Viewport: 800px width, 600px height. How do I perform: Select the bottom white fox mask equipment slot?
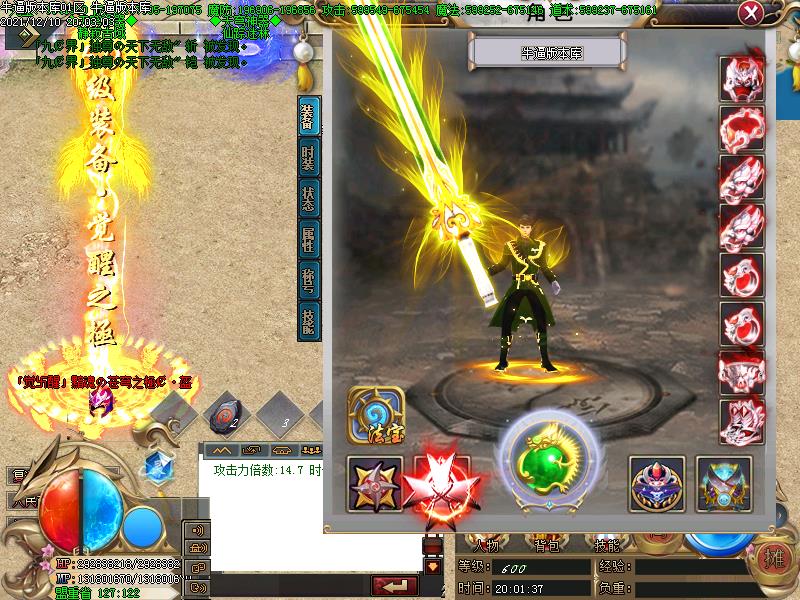point(743,420)
